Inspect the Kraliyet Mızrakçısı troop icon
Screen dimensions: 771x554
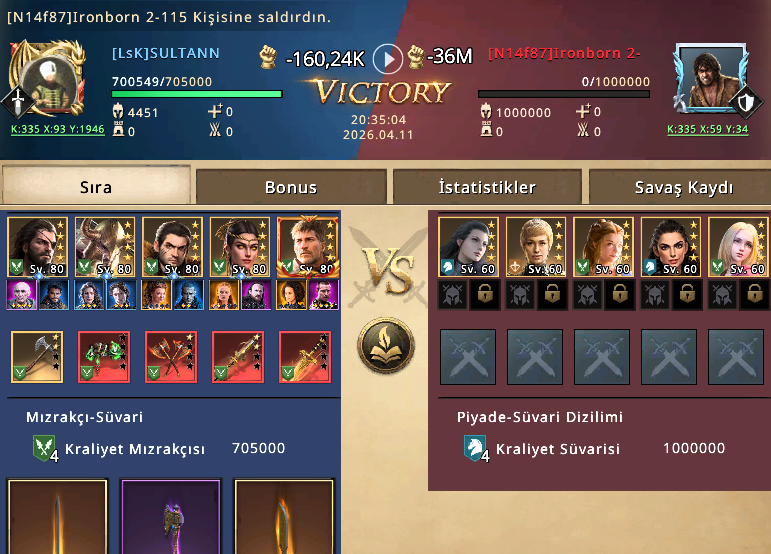[46, 449]
